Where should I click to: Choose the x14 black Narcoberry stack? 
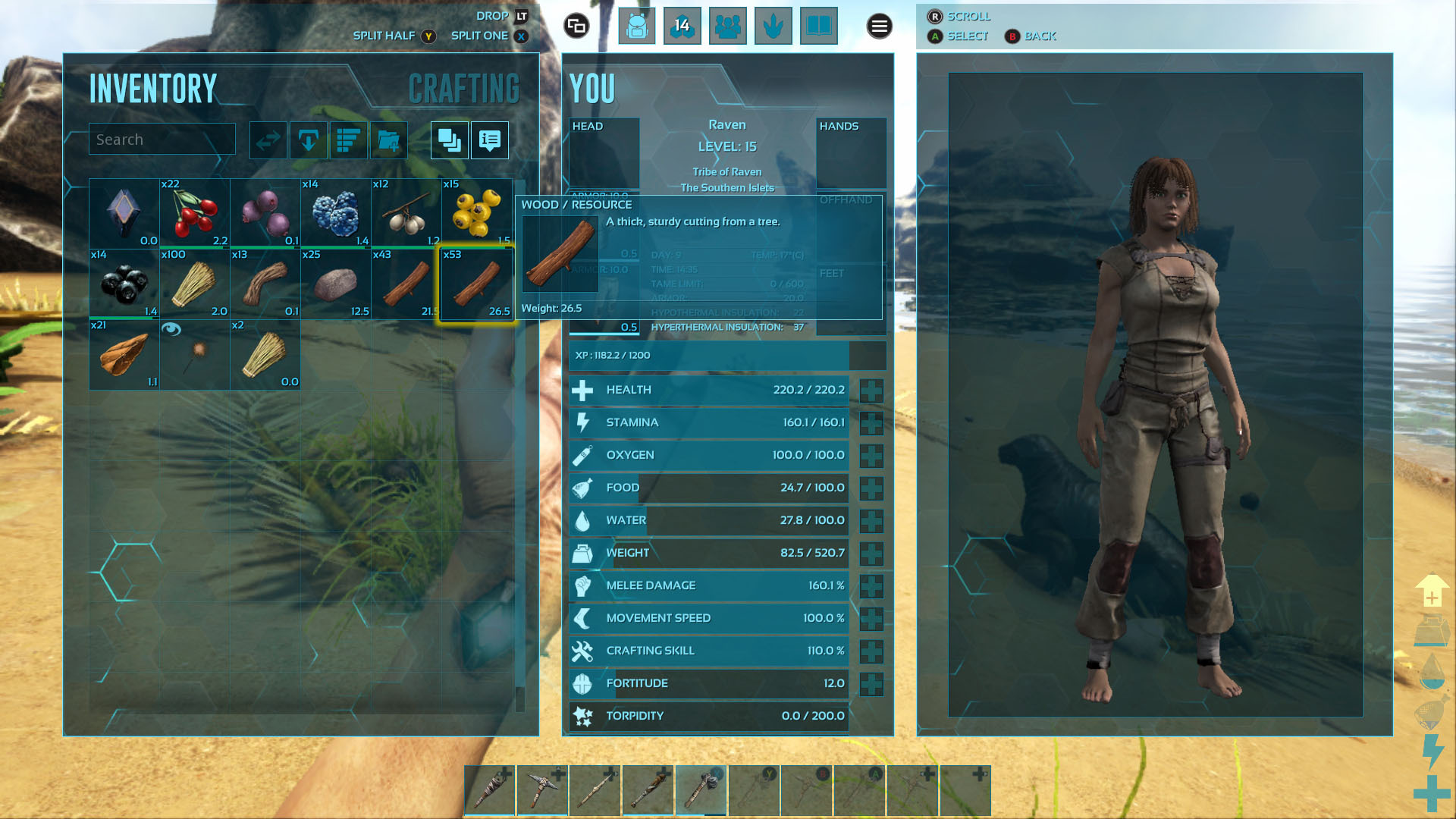click(124, 284)
